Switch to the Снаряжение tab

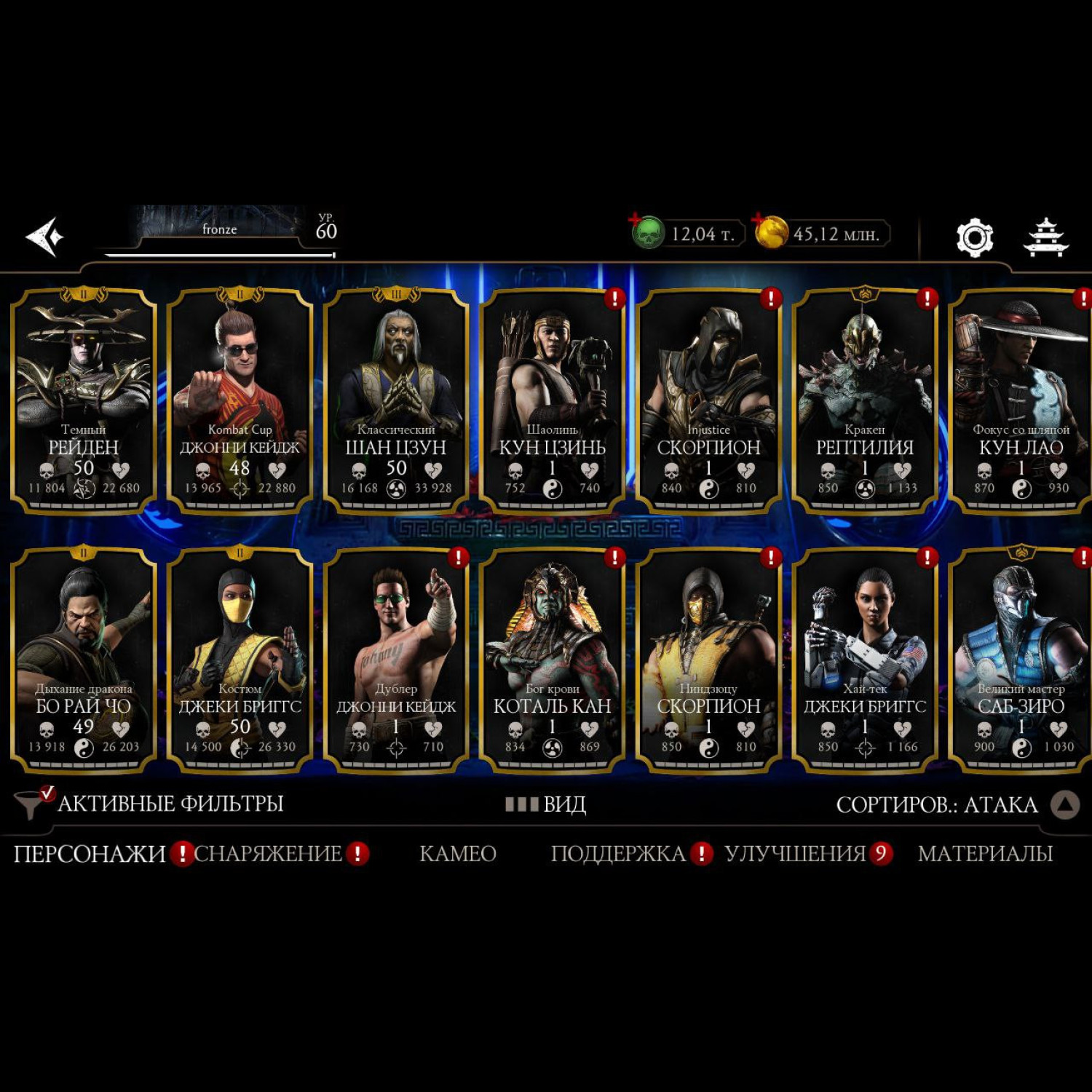pyautogui.click(x=268, y=853)
